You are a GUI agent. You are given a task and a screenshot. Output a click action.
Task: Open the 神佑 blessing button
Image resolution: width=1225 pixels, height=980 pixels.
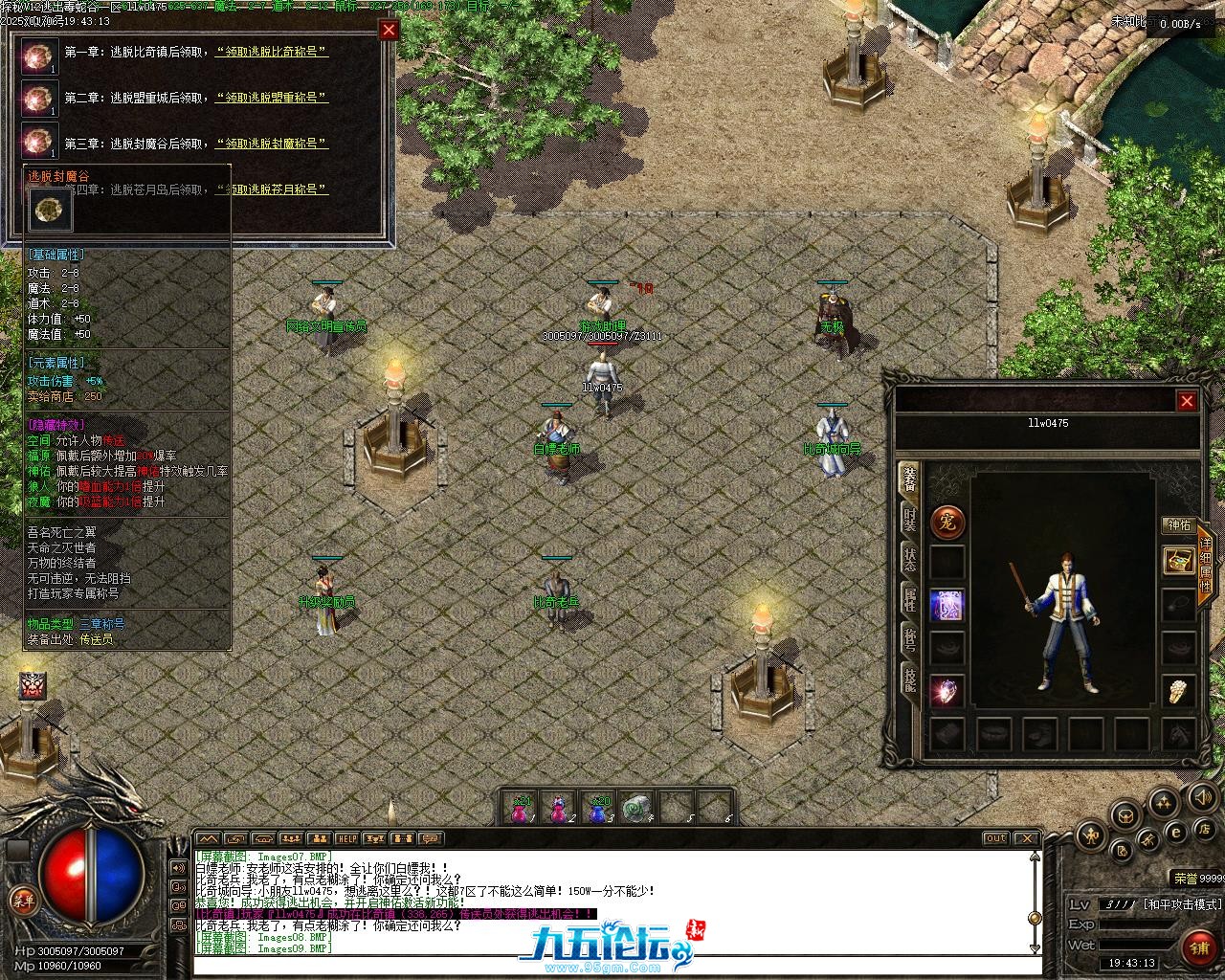1177,525
